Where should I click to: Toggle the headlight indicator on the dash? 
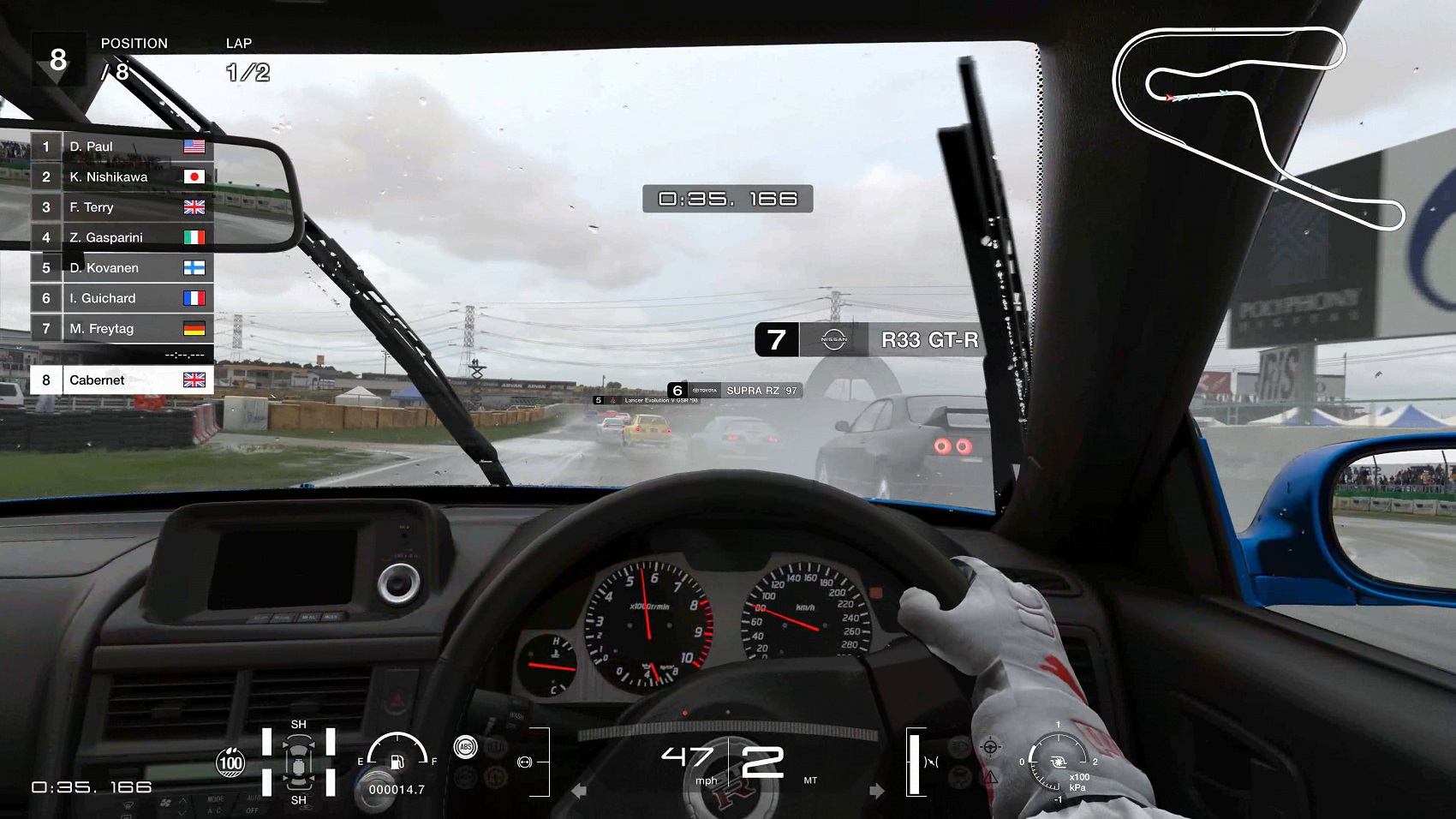959,746
